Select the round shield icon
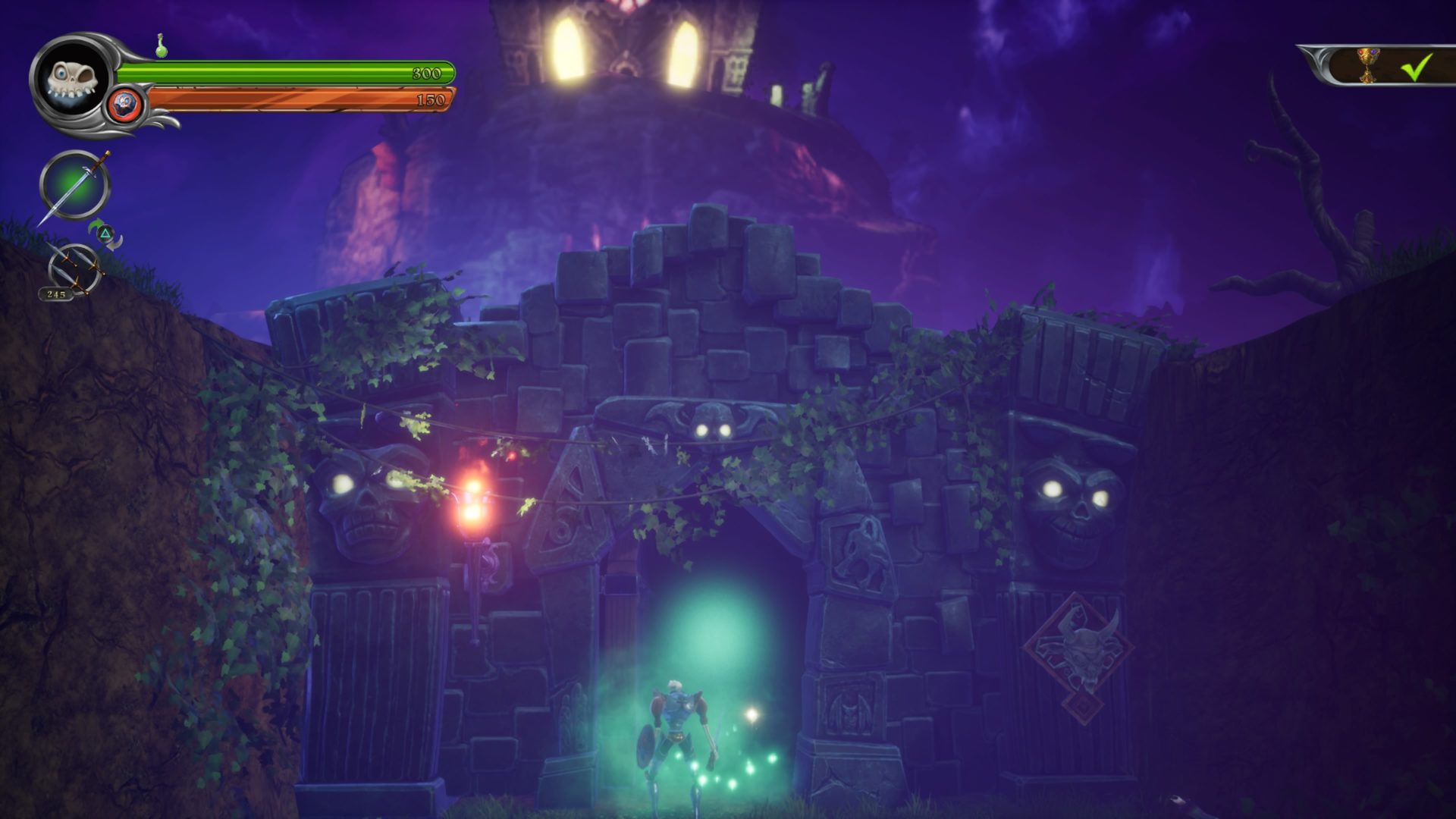1456x819 pixels. point(124,103)
